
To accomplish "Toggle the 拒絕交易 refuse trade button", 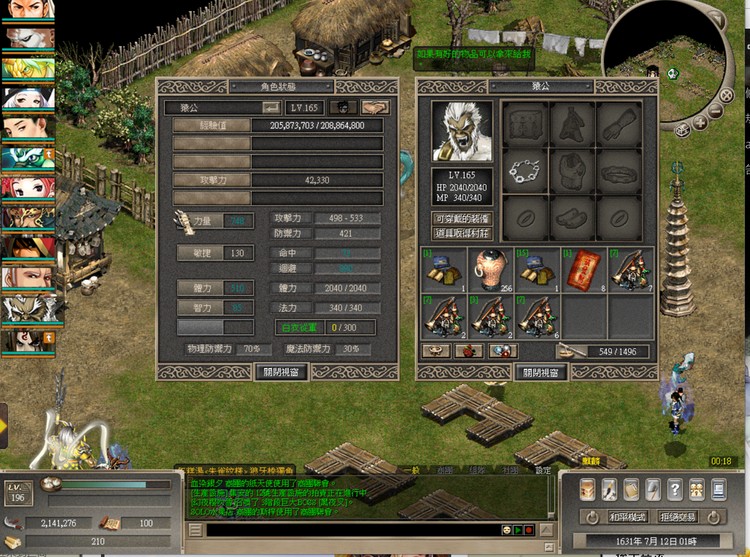I will point(679,518).
